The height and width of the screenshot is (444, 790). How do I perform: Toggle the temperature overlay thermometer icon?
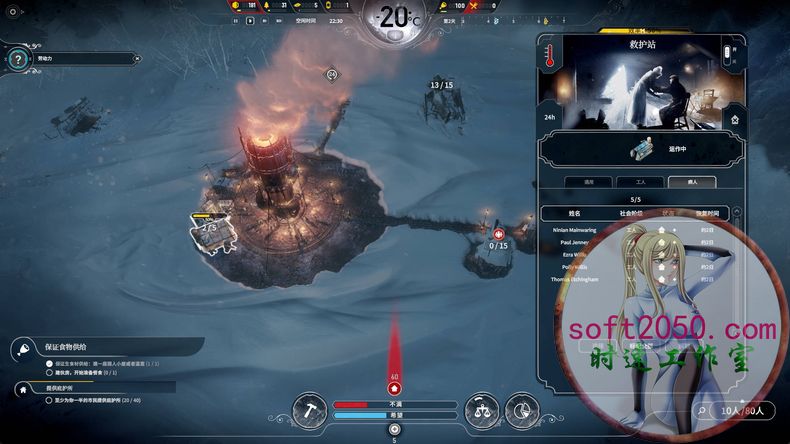tap(548, 59)
